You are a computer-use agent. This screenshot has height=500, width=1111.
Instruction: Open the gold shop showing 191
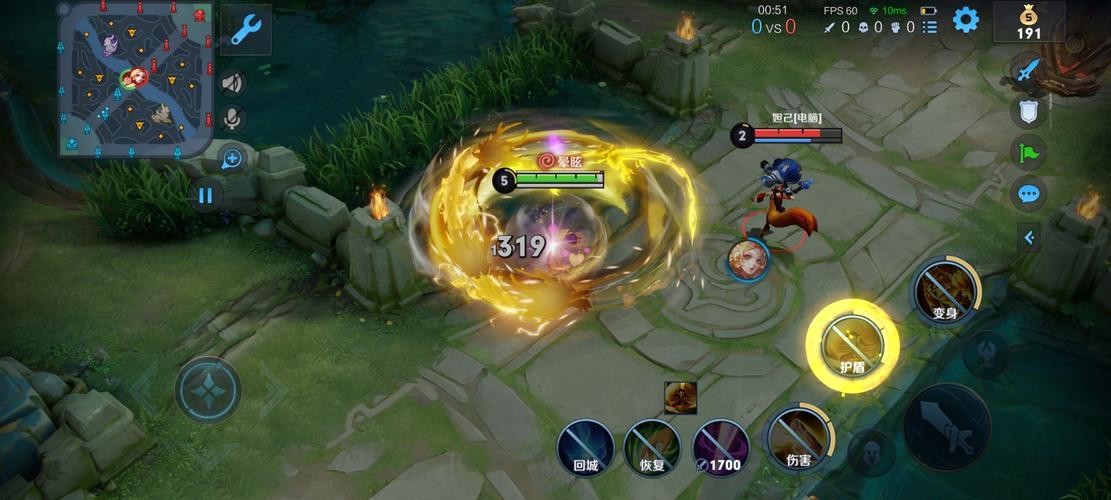[1028, 22]
